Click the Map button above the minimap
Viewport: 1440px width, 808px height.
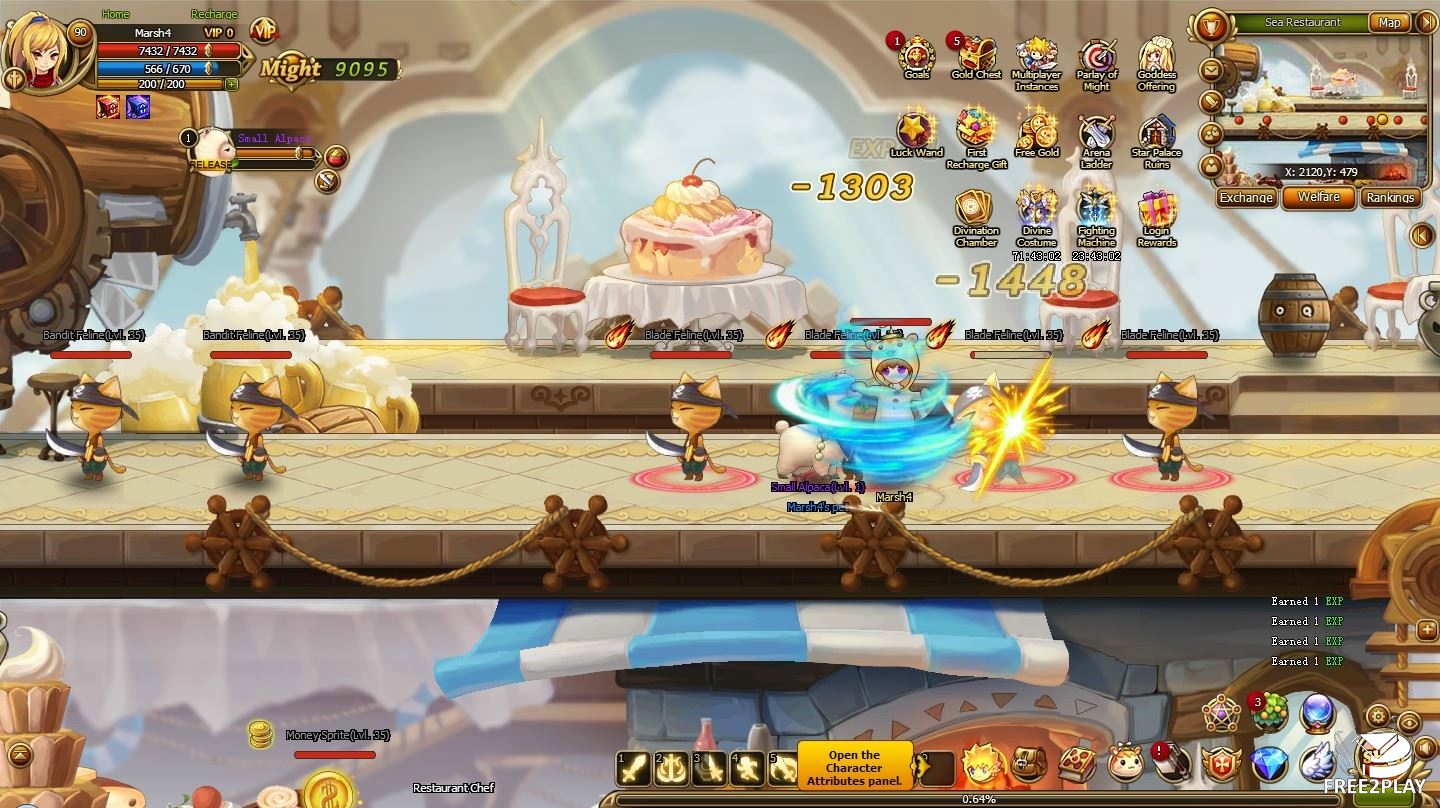tap(1389, 22)
